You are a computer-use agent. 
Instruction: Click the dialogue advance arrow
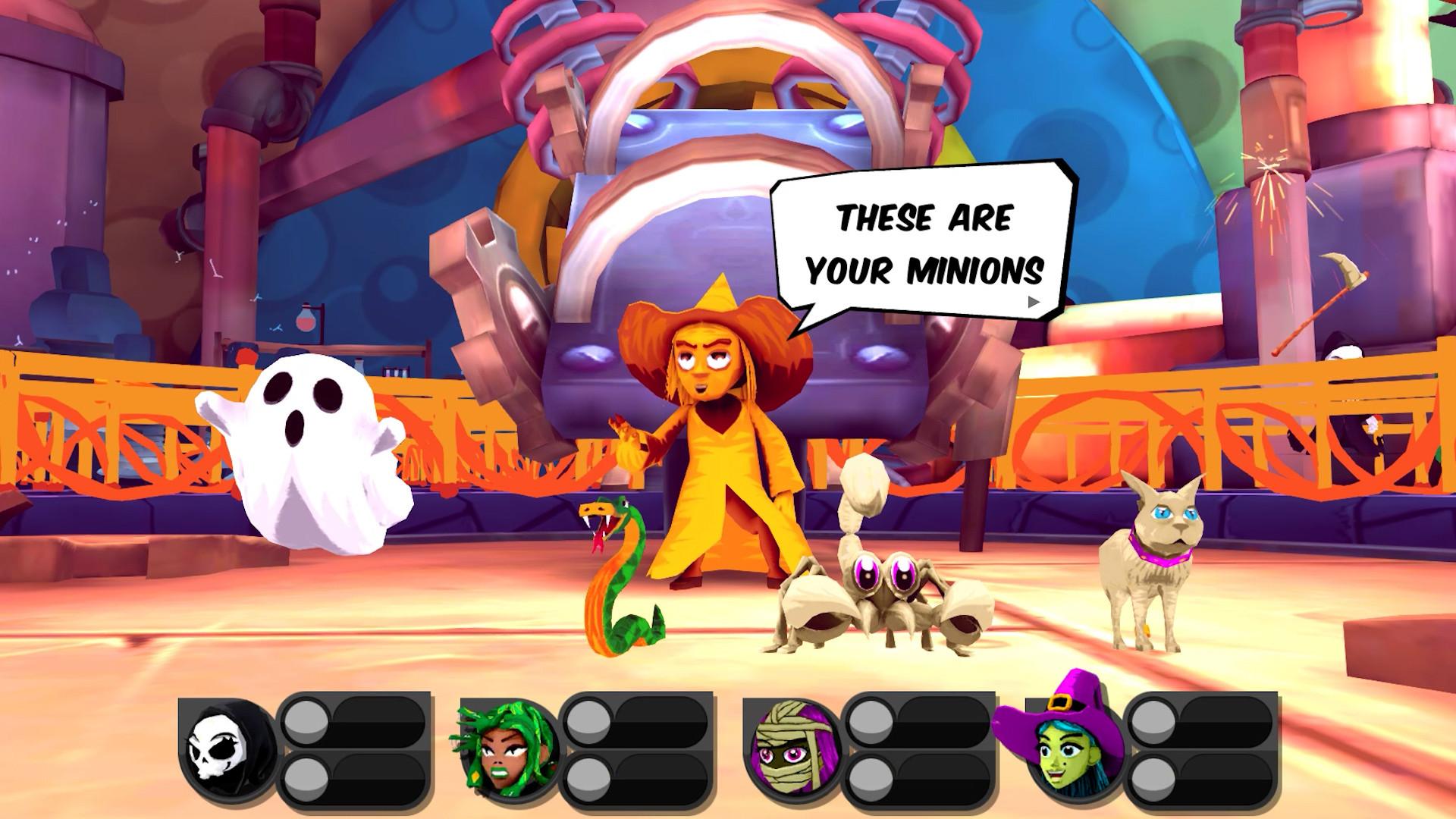[x=1033, y=301]
